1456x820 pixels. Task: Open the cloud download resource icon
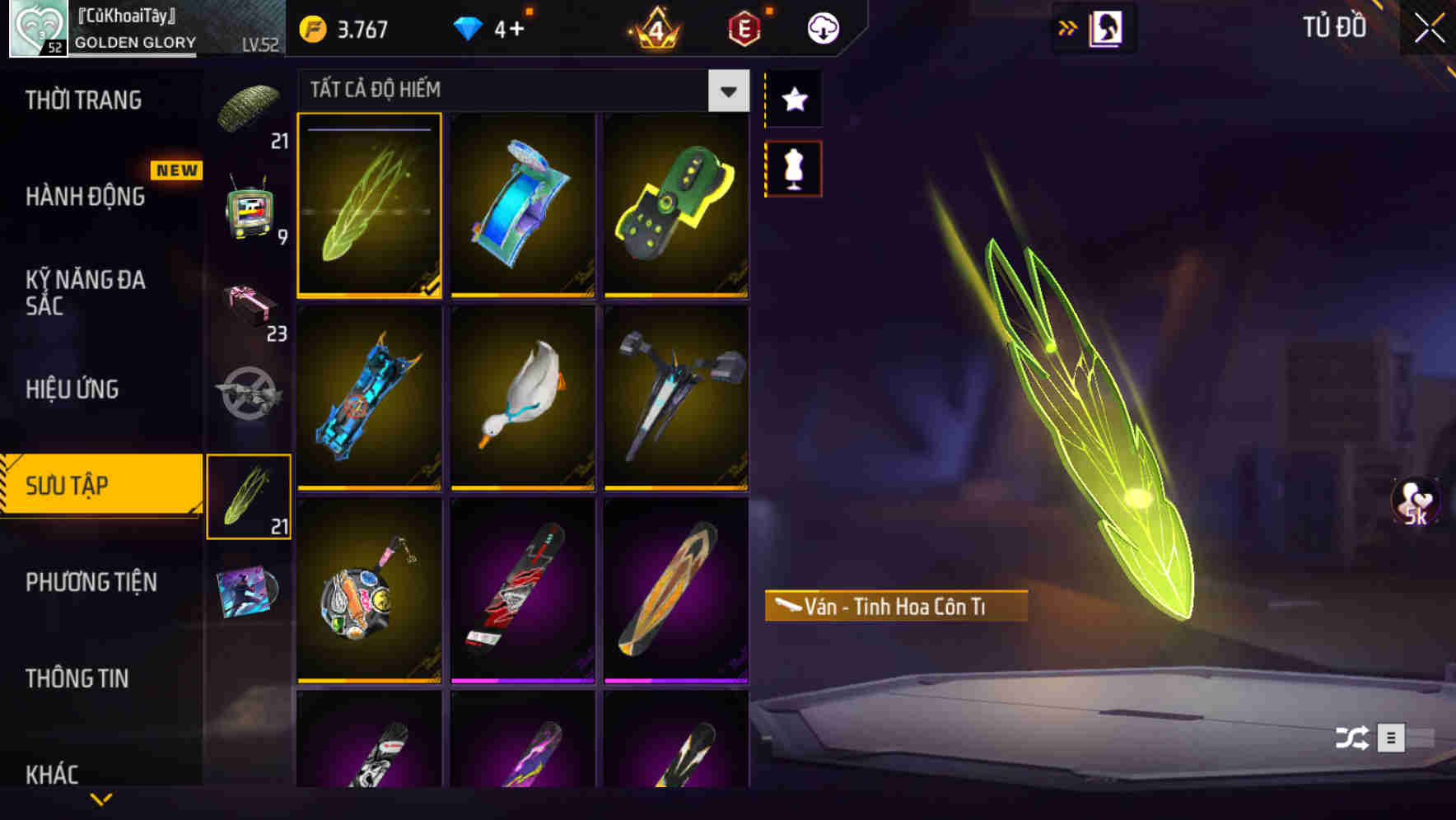point(824,27)
